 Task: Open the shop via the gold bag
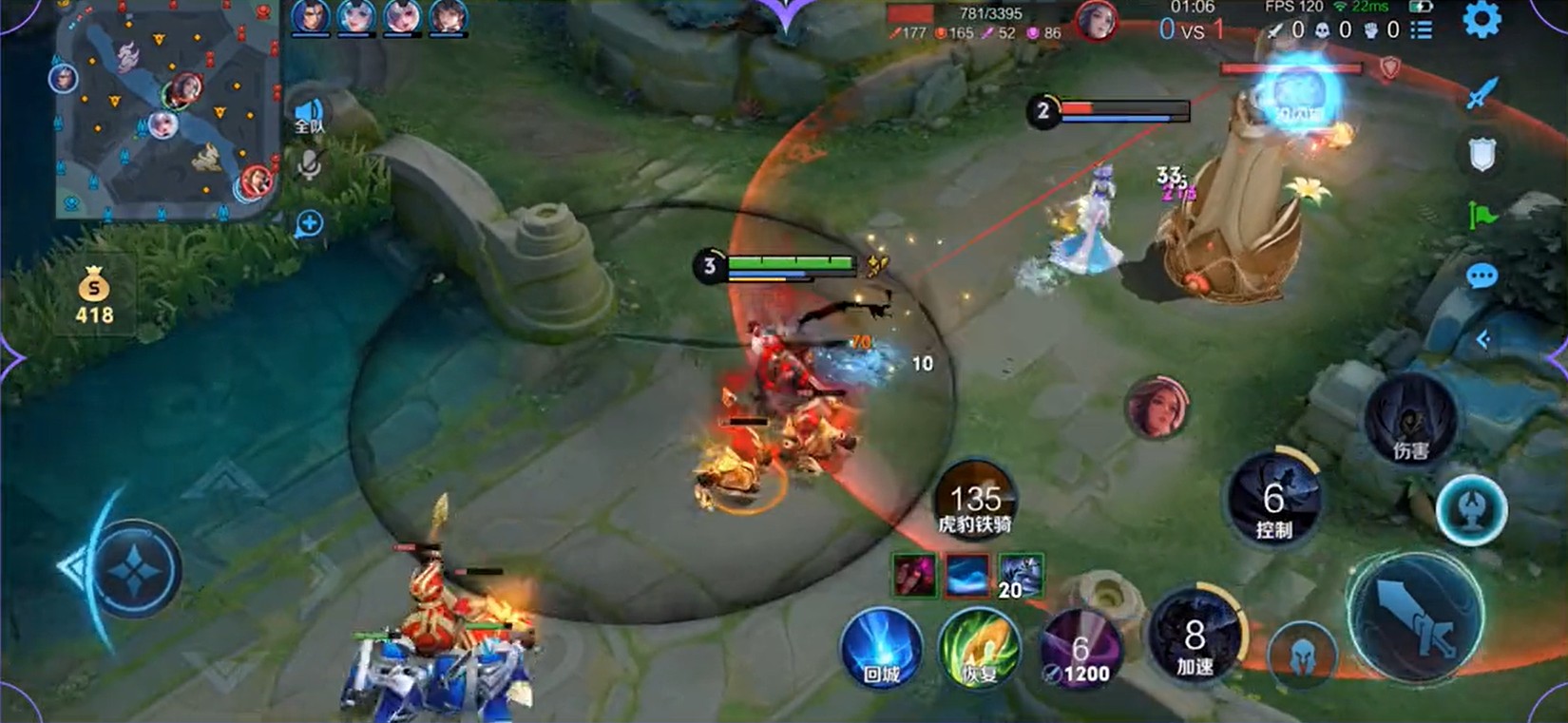94,295
